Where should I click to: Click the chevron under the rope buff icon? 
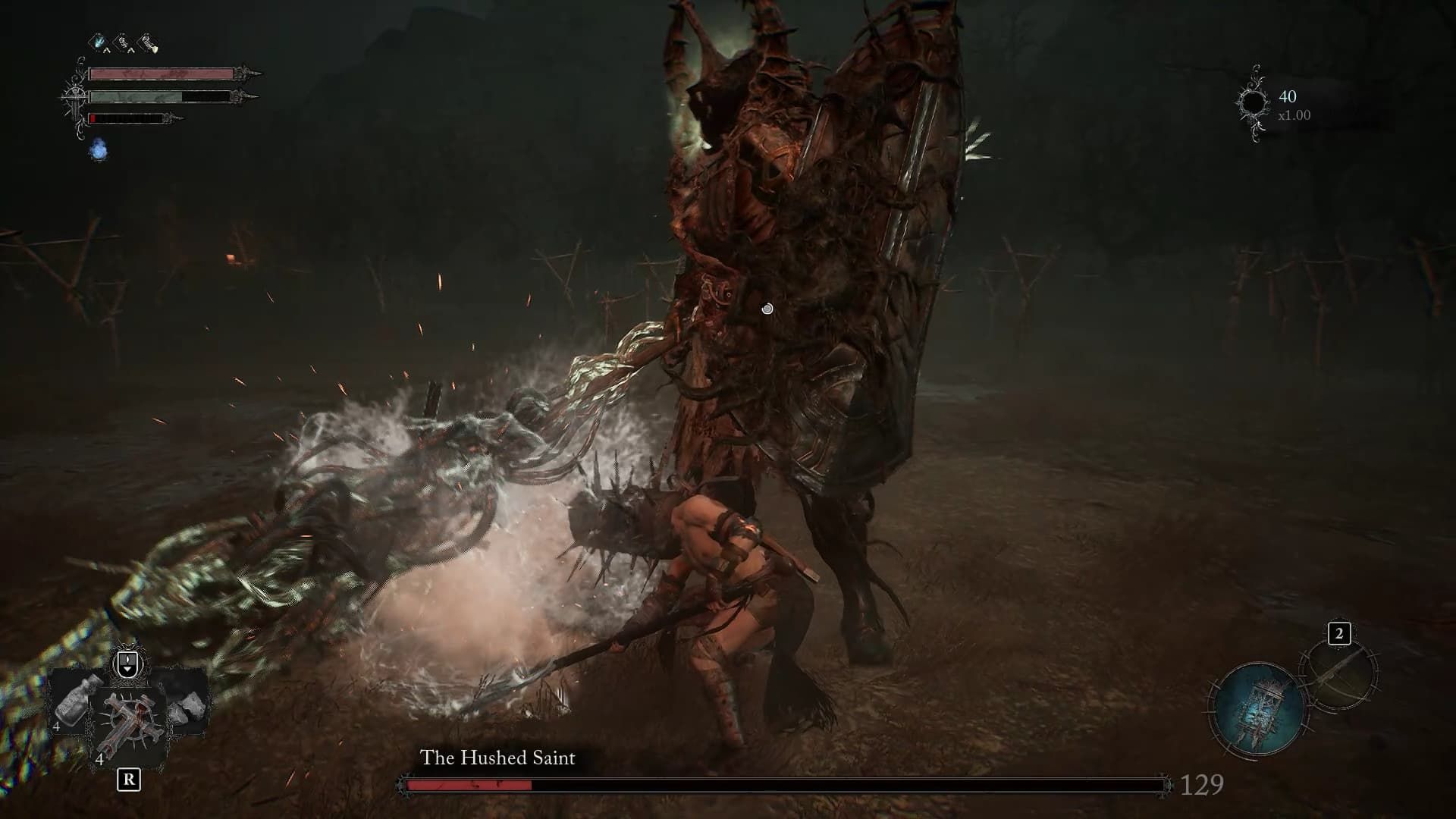[131, 51]
